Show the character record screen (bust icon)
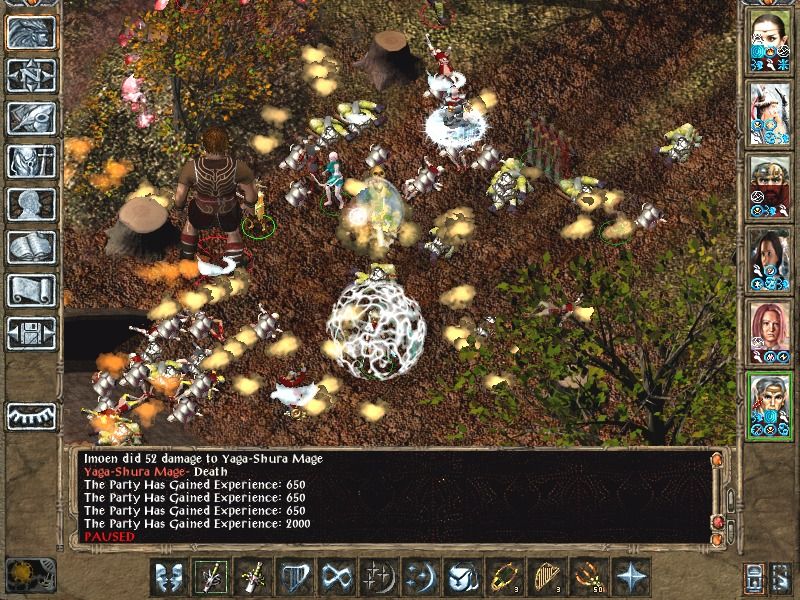The image size is (800, 600). [30, 204]
